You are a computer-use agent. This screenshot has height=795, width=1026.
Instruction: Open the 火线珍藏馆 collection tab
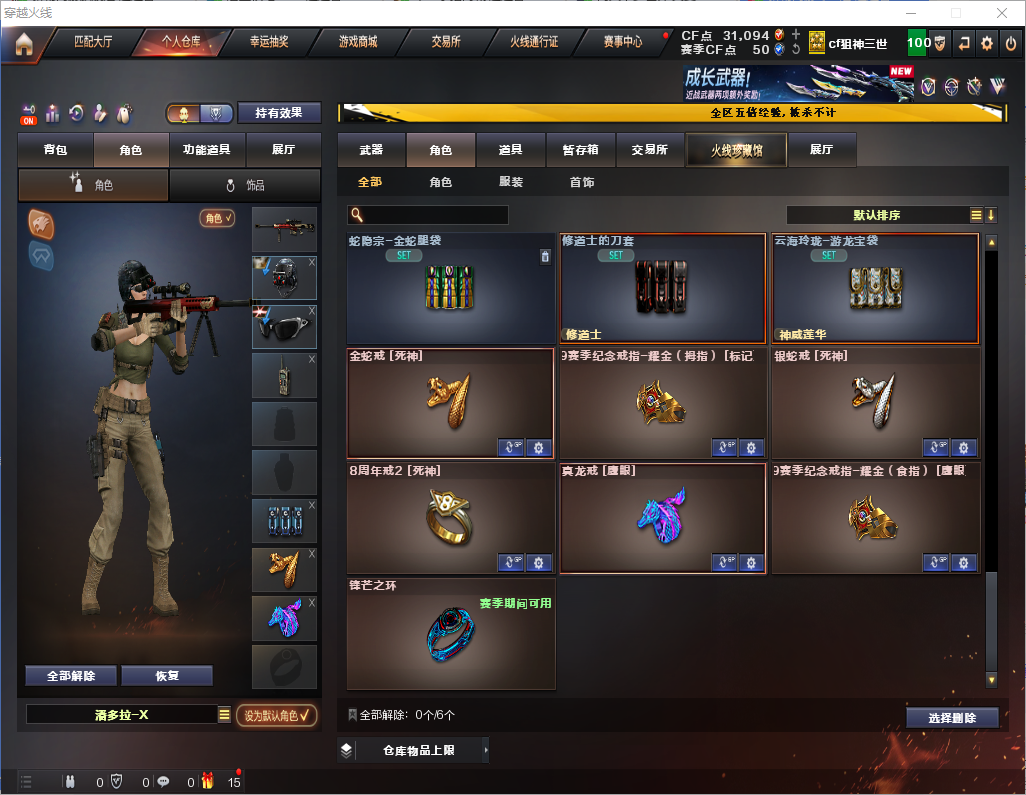(736, 150)
